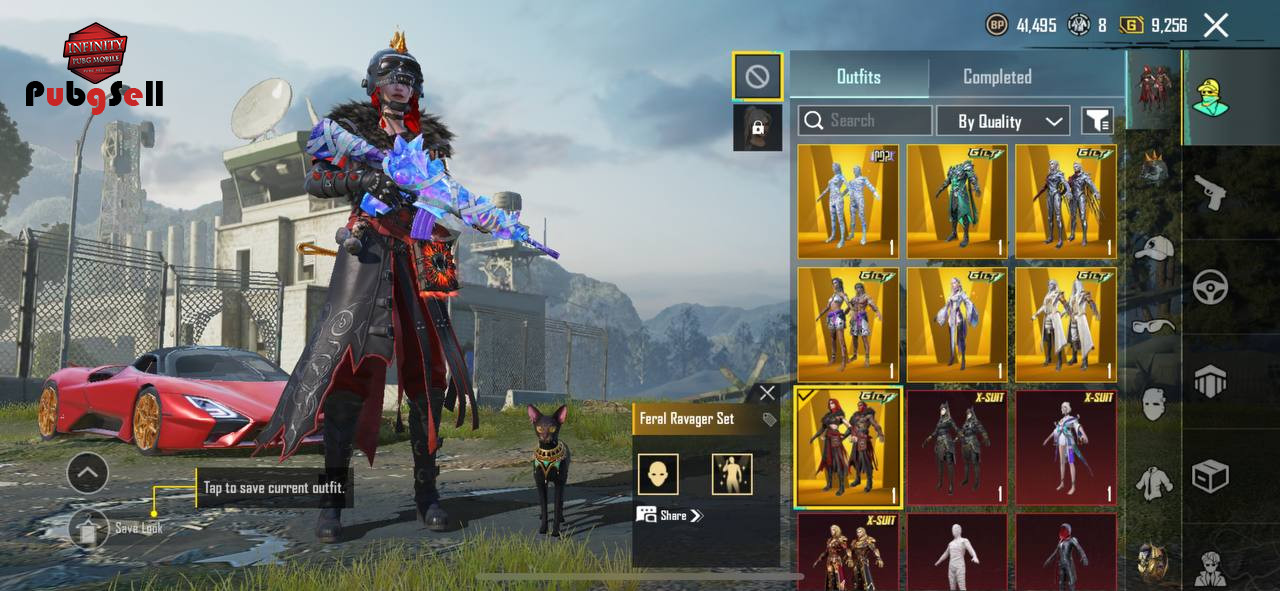Click the outfit Search field
Image resolution: width=1280 pixels, height=591 pixels.
[x=865, y=121]
